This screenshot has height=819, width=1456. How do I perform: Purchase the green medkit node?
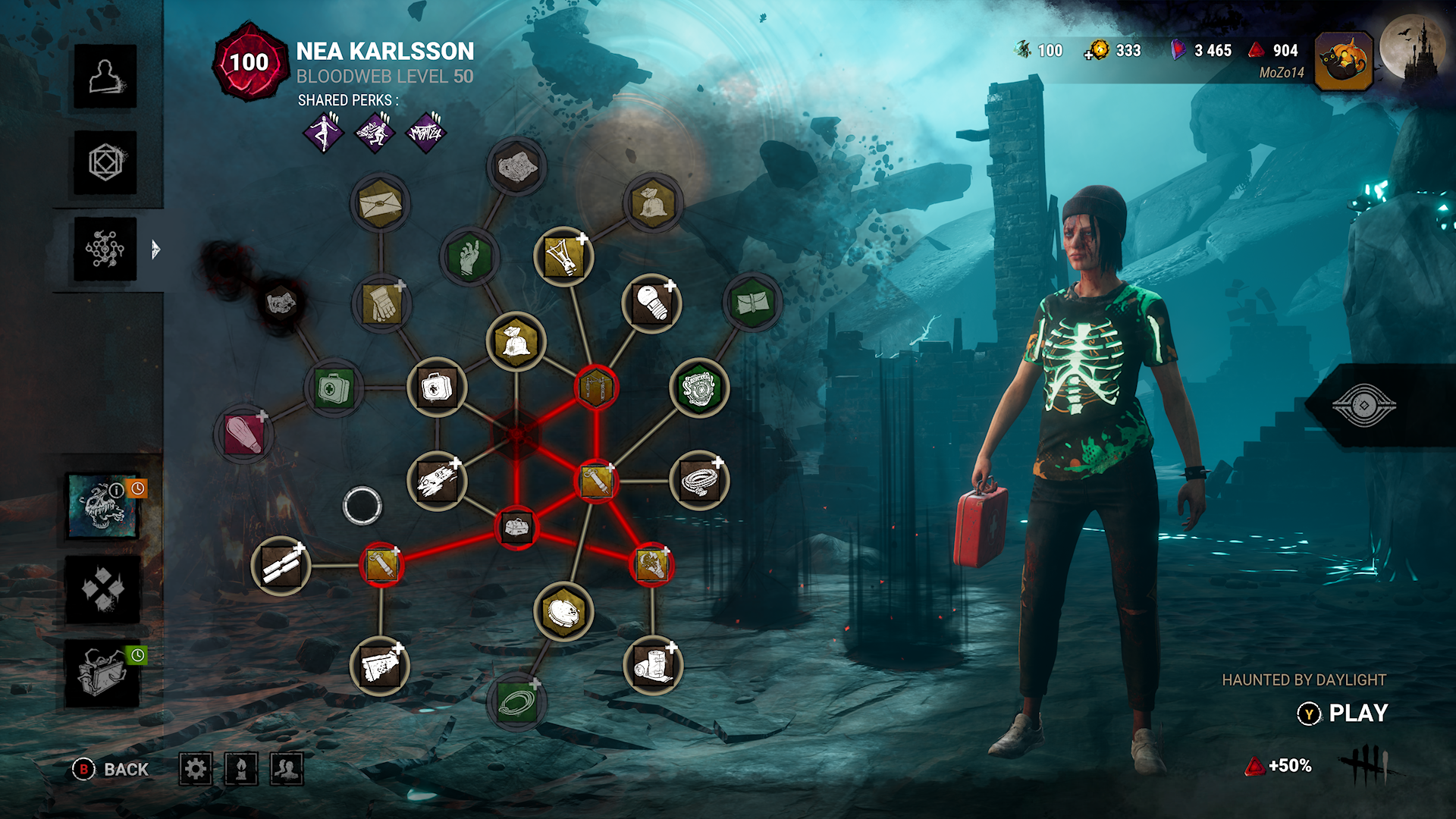[x=334, y=388]
